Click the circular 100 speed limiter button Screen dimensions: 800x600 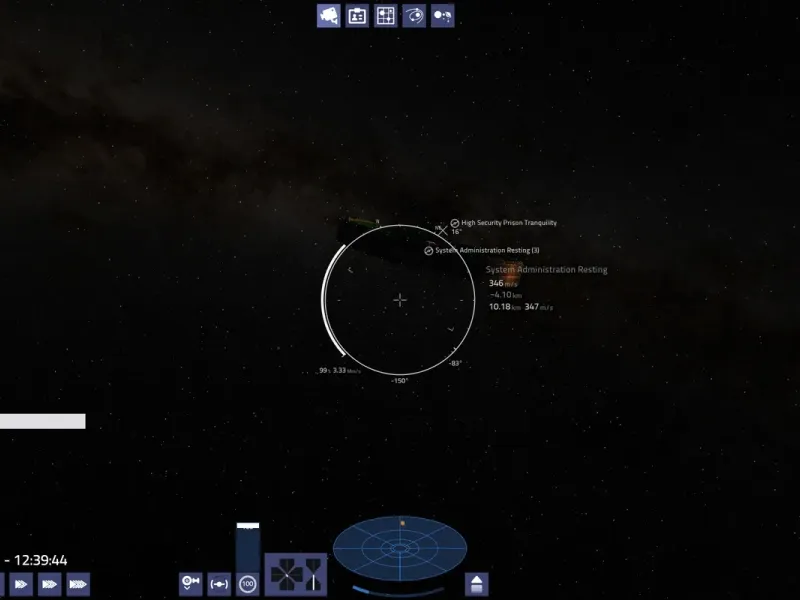tap(247, 582)
